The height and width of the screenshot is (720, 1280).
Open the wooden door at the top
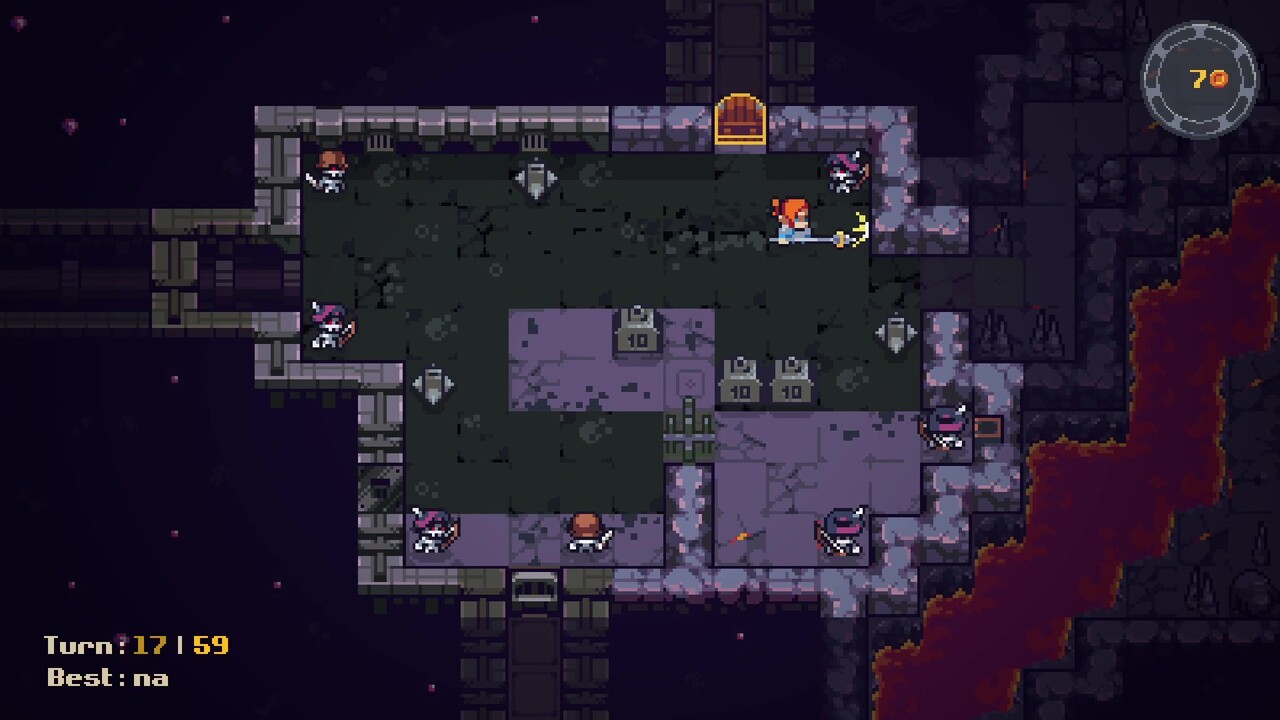[x=741, y=118]
